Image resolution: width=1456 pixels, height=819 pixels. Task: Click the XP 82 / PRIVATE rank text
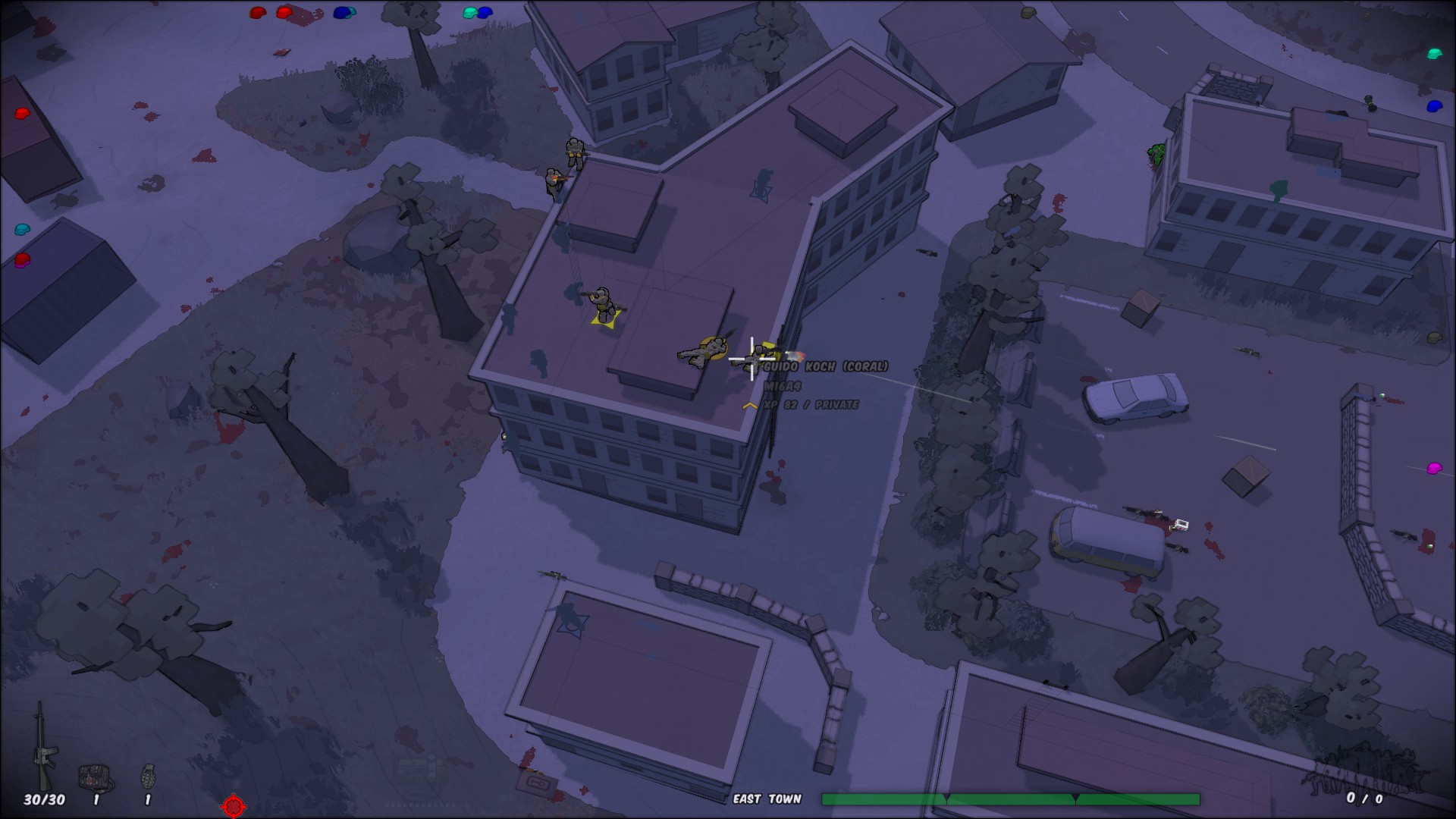[x=813, y=406]
